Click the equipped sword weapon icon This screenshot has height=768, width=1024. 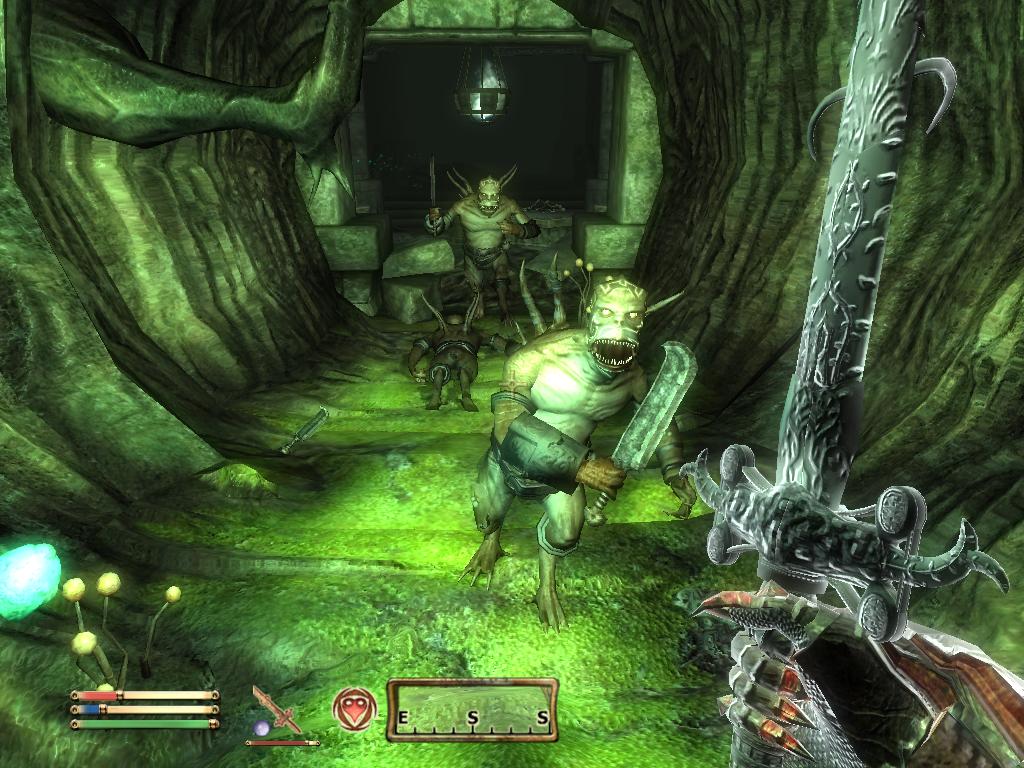[277, 708]
